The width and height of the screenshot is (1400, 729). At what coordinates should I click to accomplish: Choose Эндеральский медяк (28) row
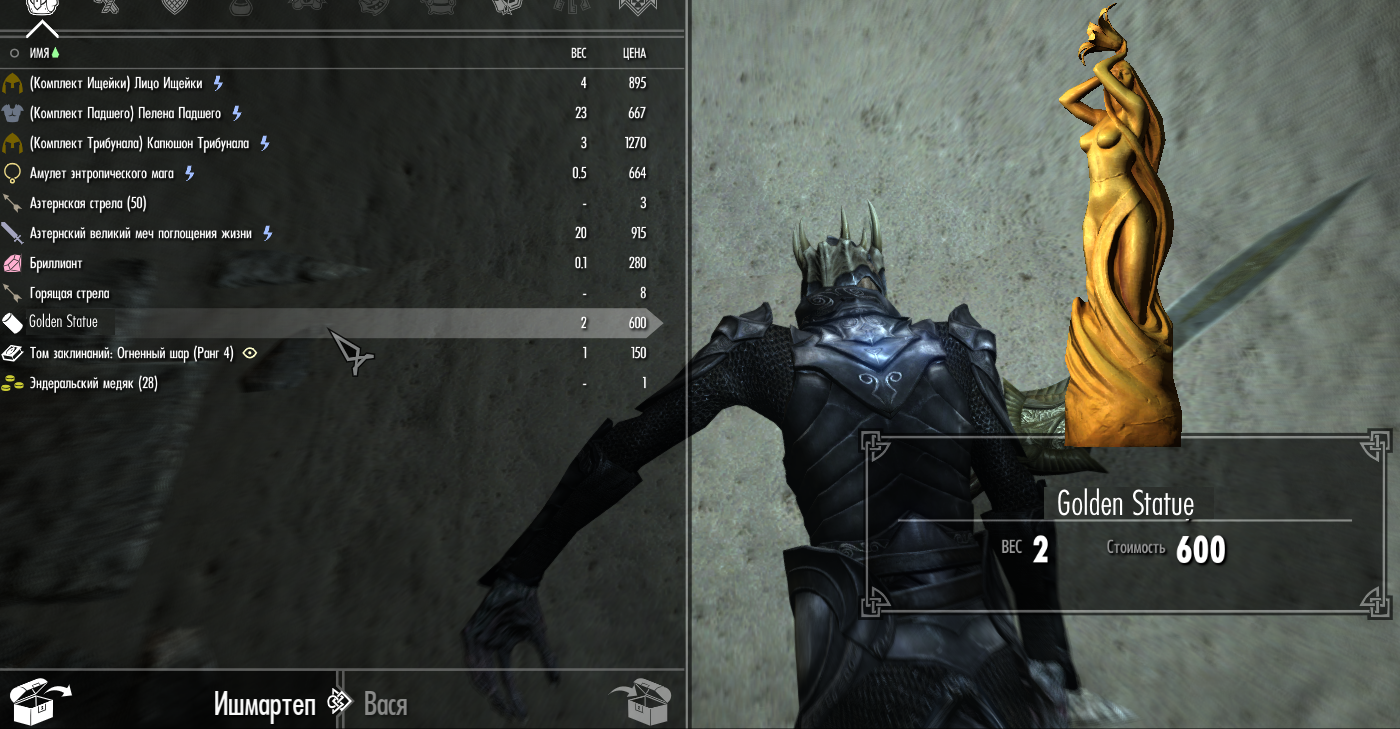pyautogui.click(x=93, y=383)
